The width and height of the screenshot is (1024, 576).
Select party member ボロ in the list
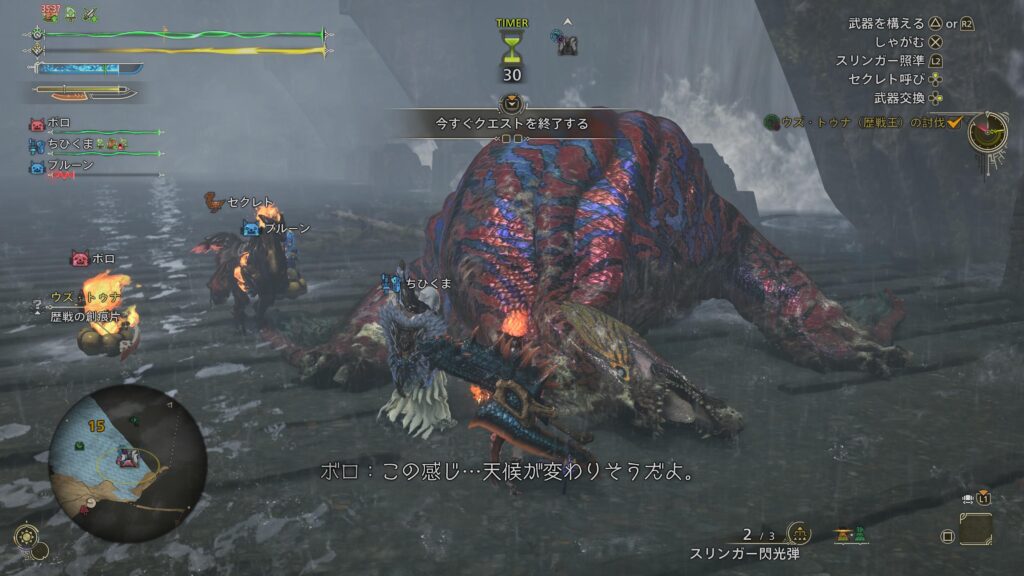60,124
